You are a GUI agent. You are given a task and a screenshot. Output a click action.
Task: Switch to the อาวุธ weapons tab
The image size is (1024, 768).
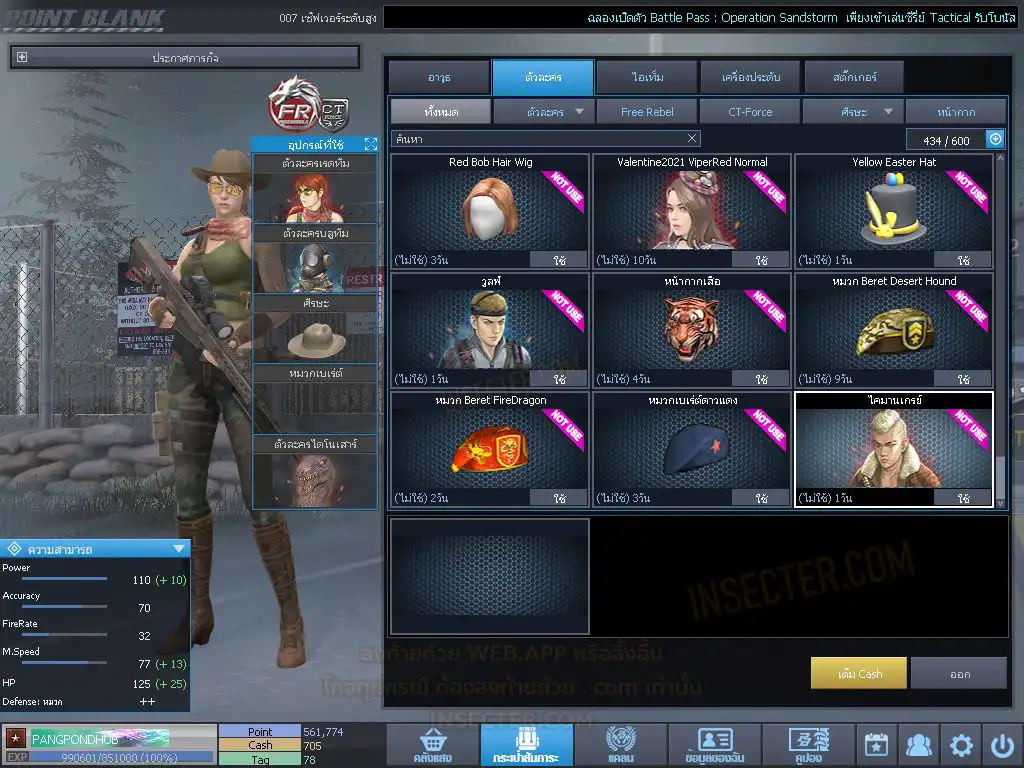pyautogui.click(x=438, y=77)
